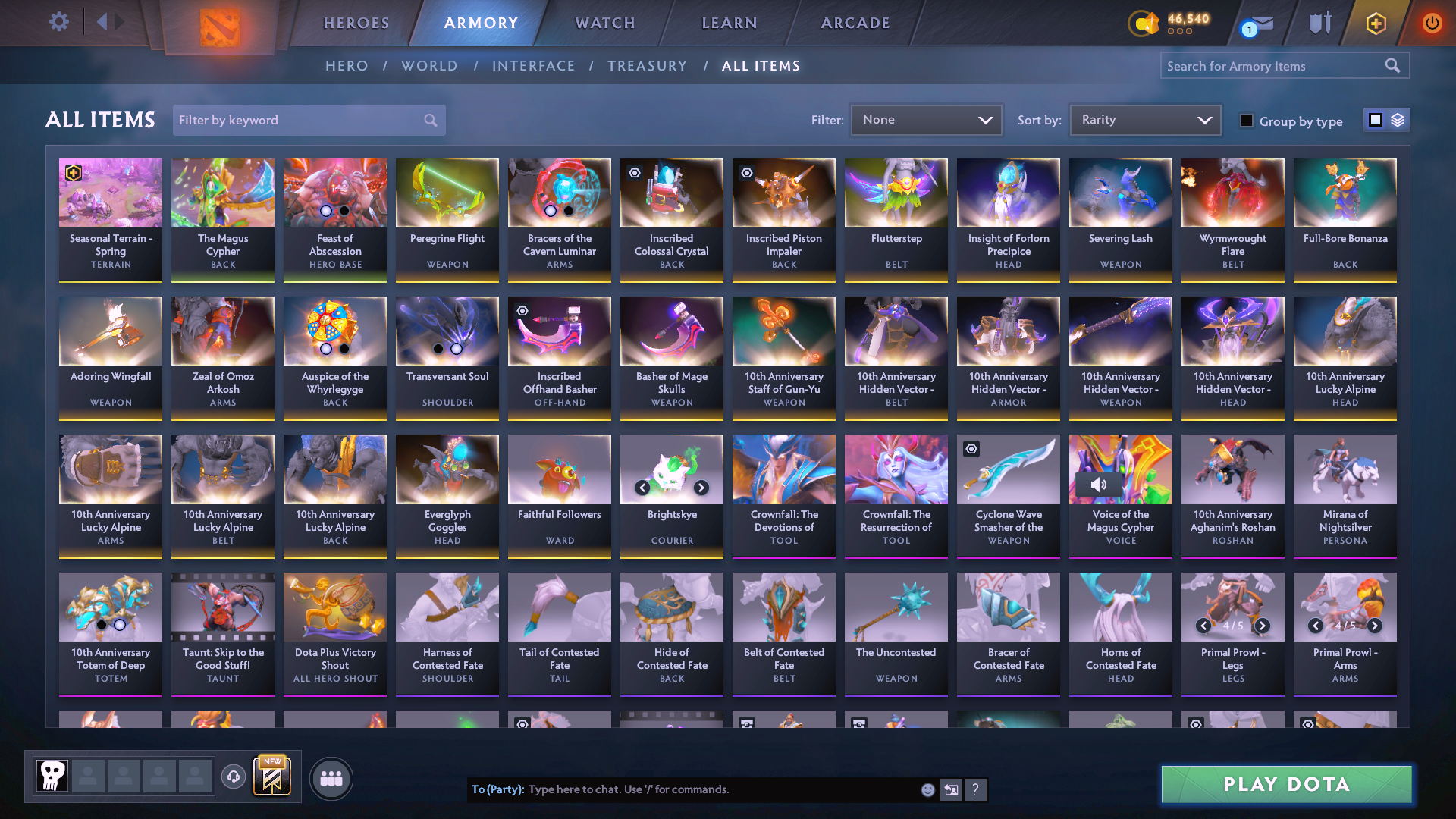This screenshot has width=1456, height=819.
Task: Click the voice chat headset icon
Action: click(x=234, y=777)
